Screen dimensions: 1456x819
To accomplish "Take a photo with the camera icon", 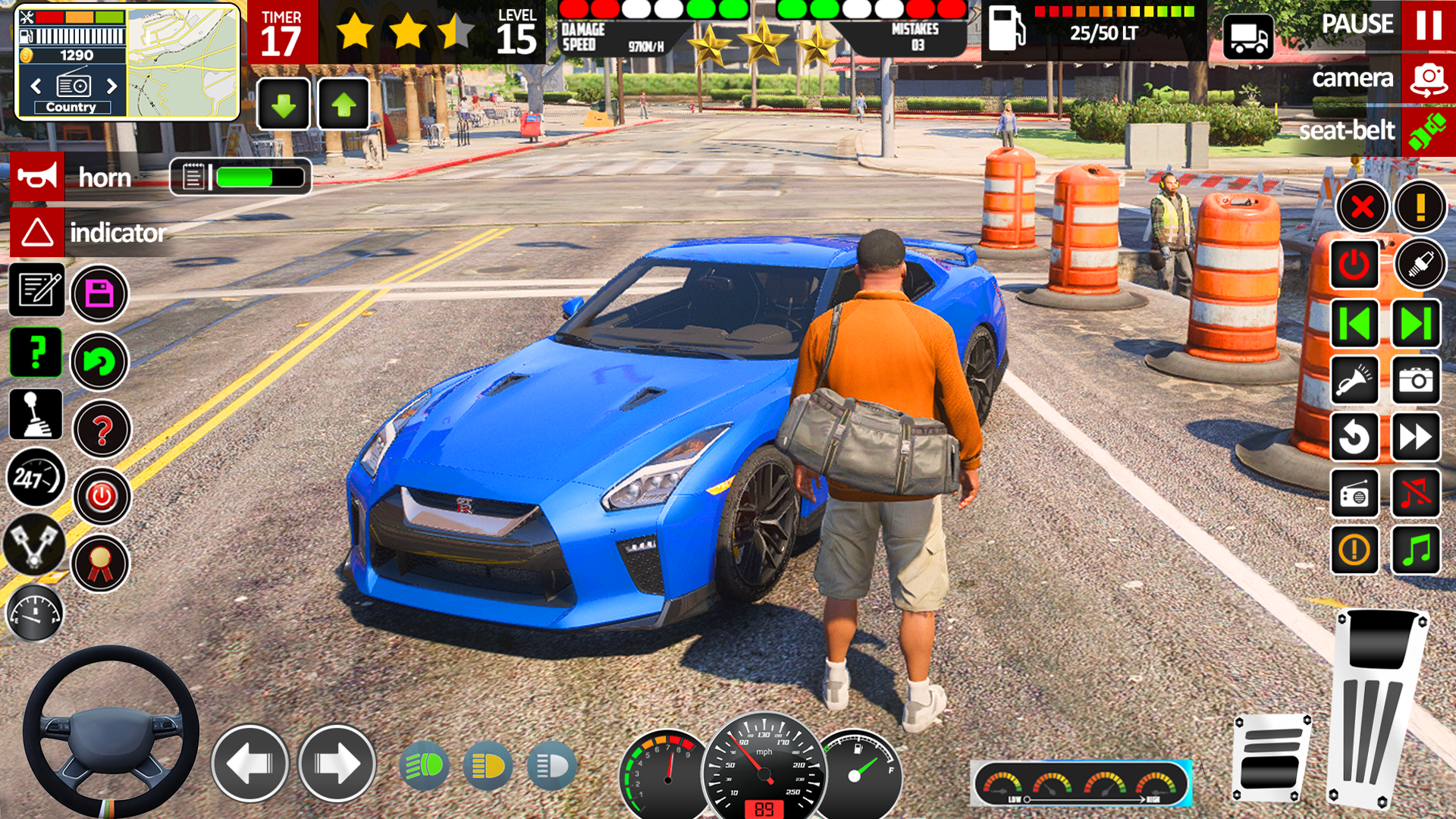I will (1415, 380).
